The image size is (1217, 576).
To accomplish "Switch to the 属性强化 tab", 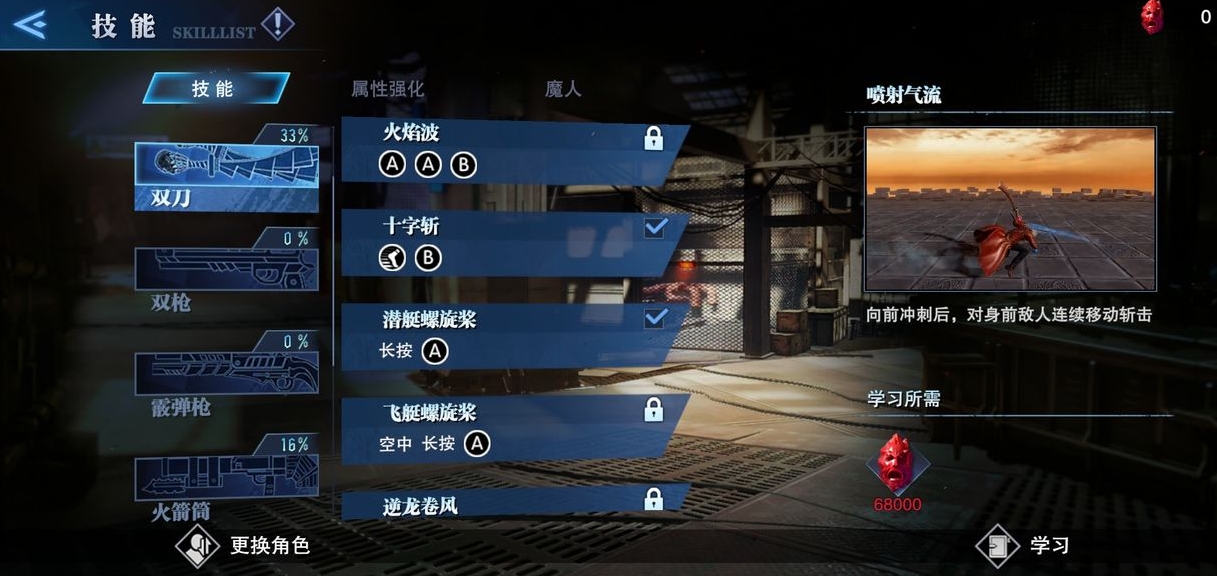I will click(x=387, y=89).
